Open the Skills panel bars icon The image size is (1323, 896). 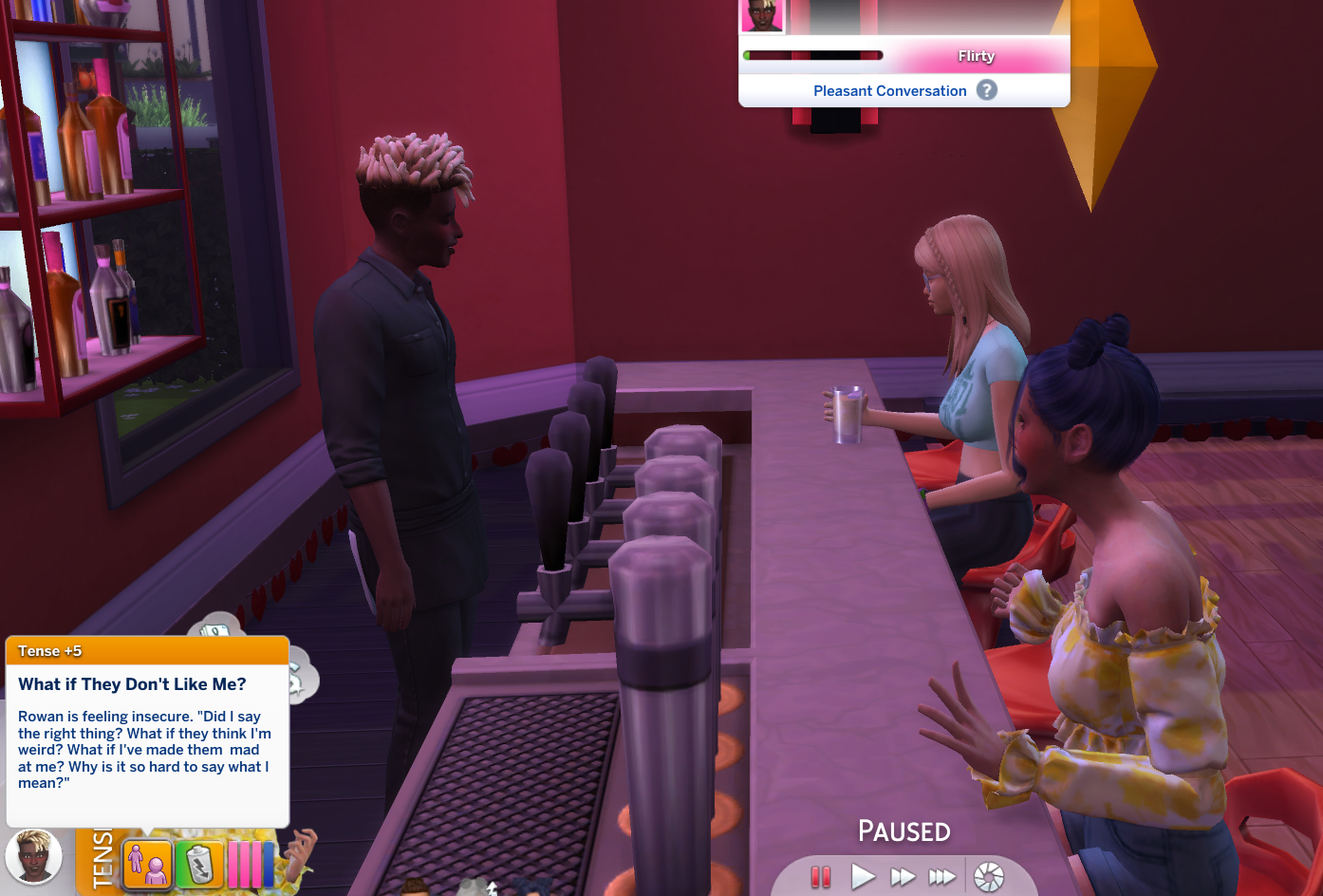(247, 863)
